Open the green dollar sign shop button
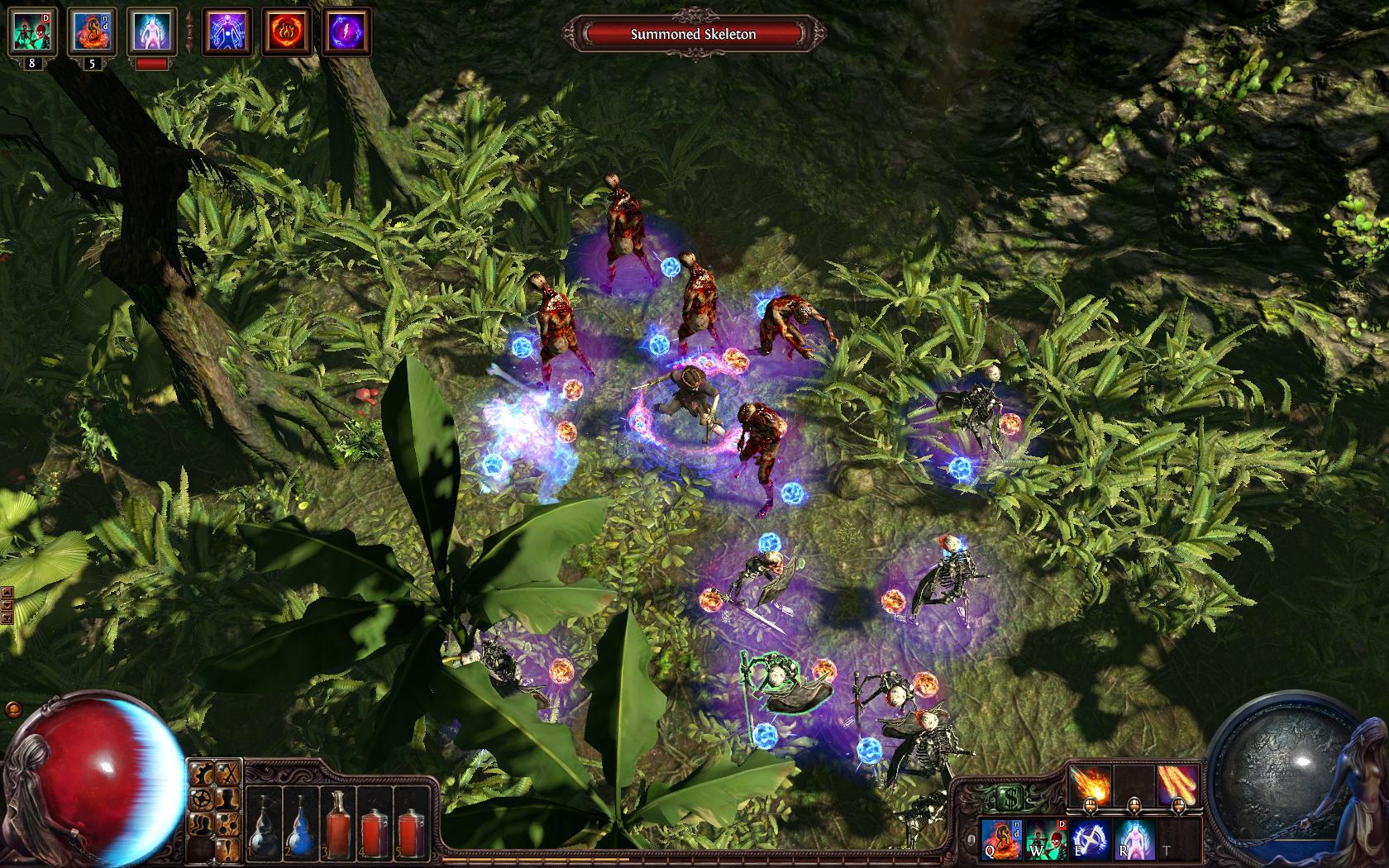Screen dimensions: 1389x868 (x=1006, y=799)
